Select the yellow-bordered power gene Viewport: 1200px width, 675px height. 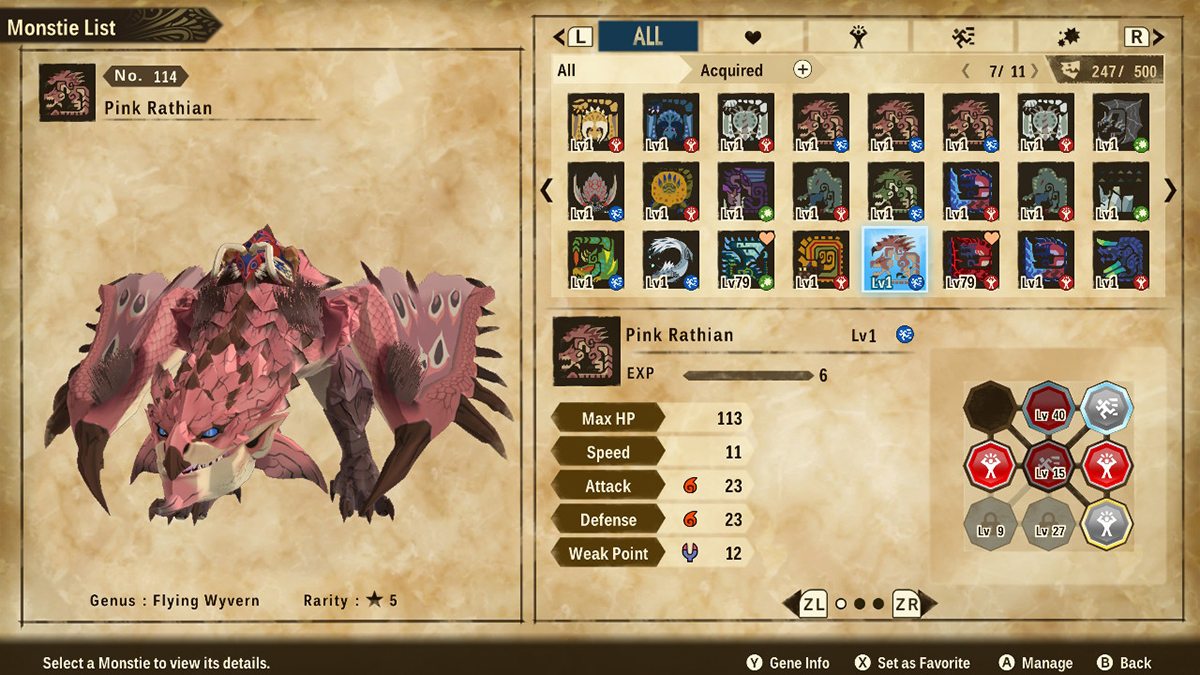(x=1107, y=522)
